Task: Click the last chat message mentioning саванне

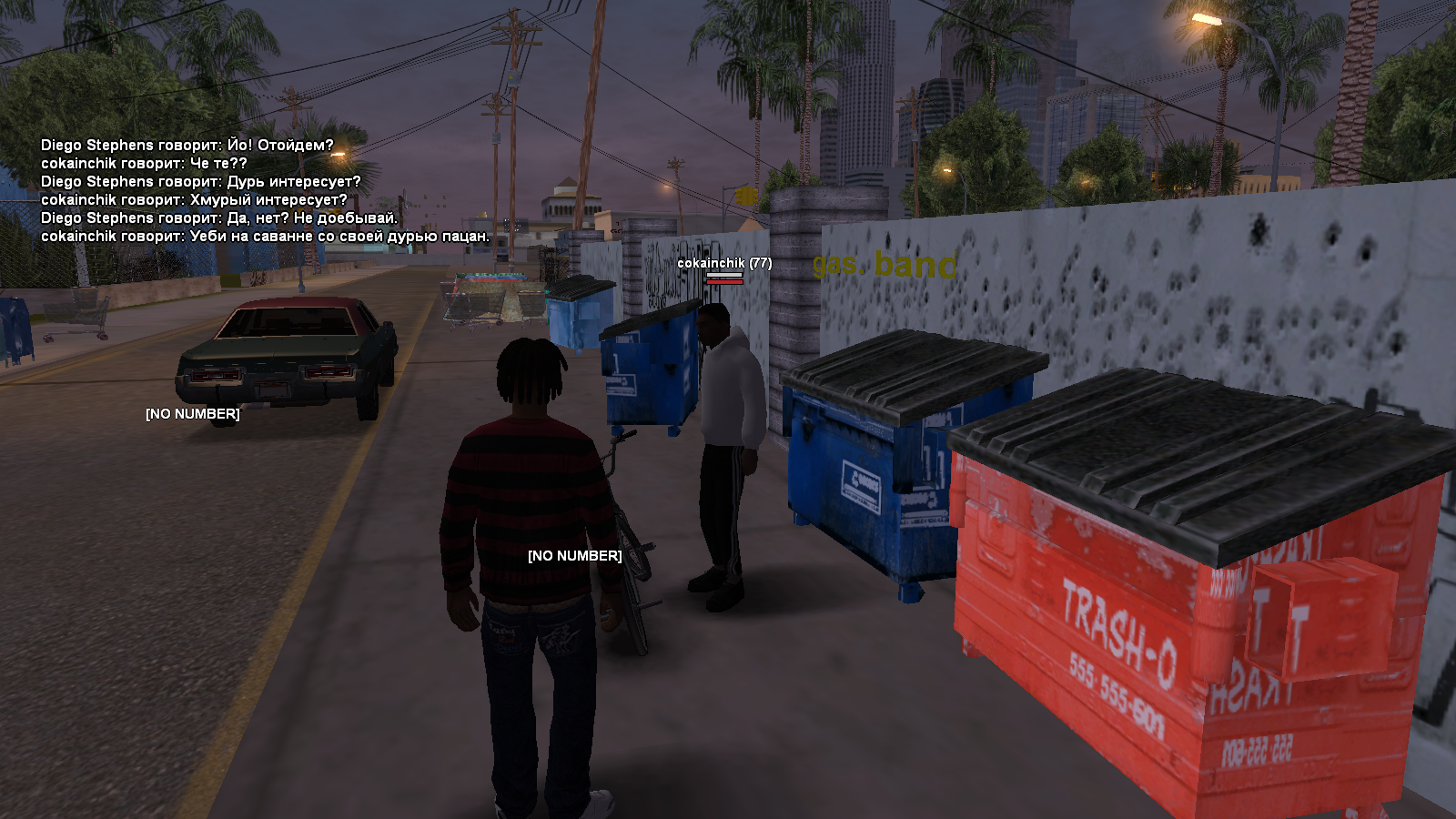Action: tap(265, 237)
